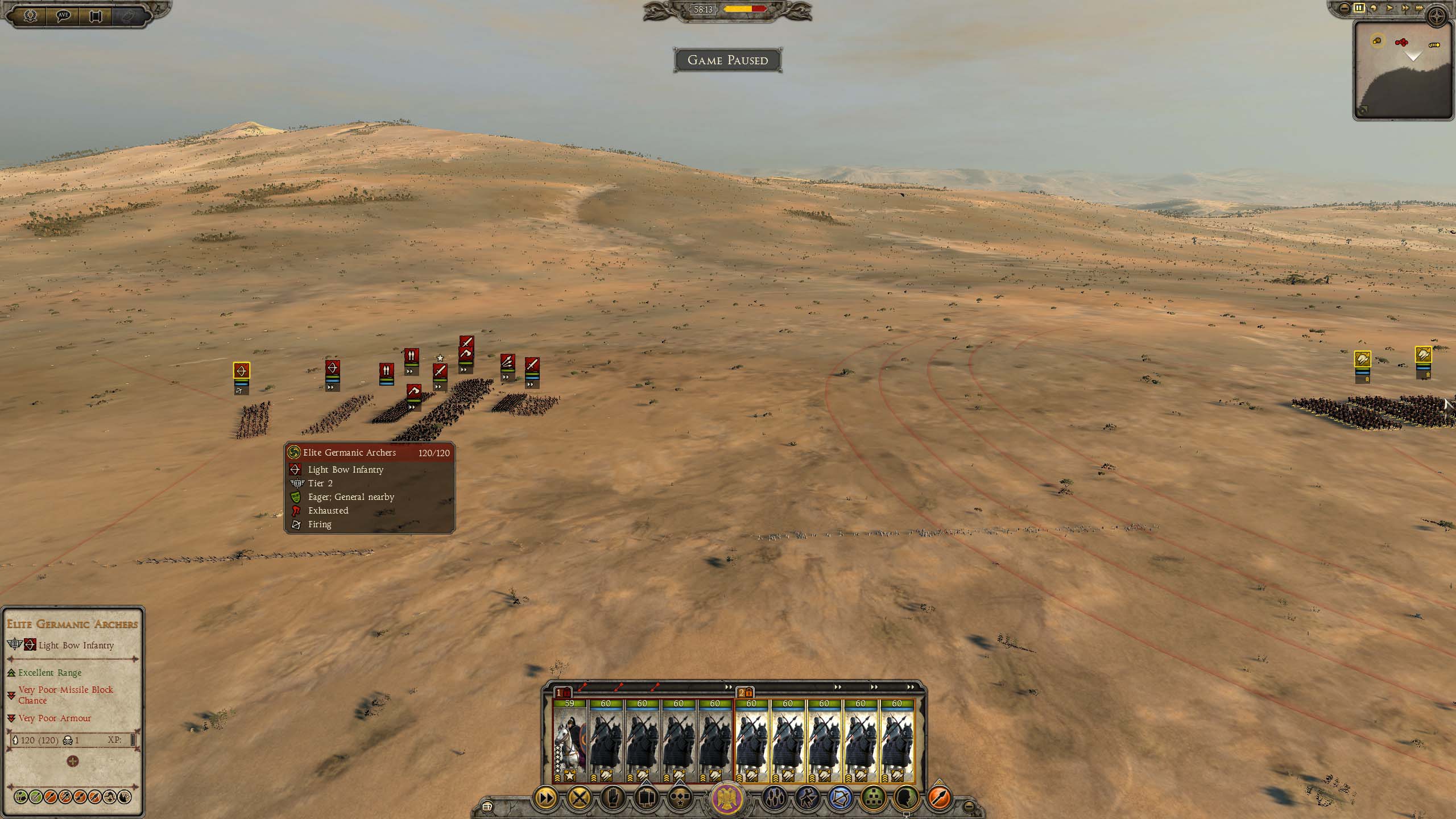Viewport: 1456px width, 819px height.
Task: Click the halt raised-hand button
Action: click(613, 798)
